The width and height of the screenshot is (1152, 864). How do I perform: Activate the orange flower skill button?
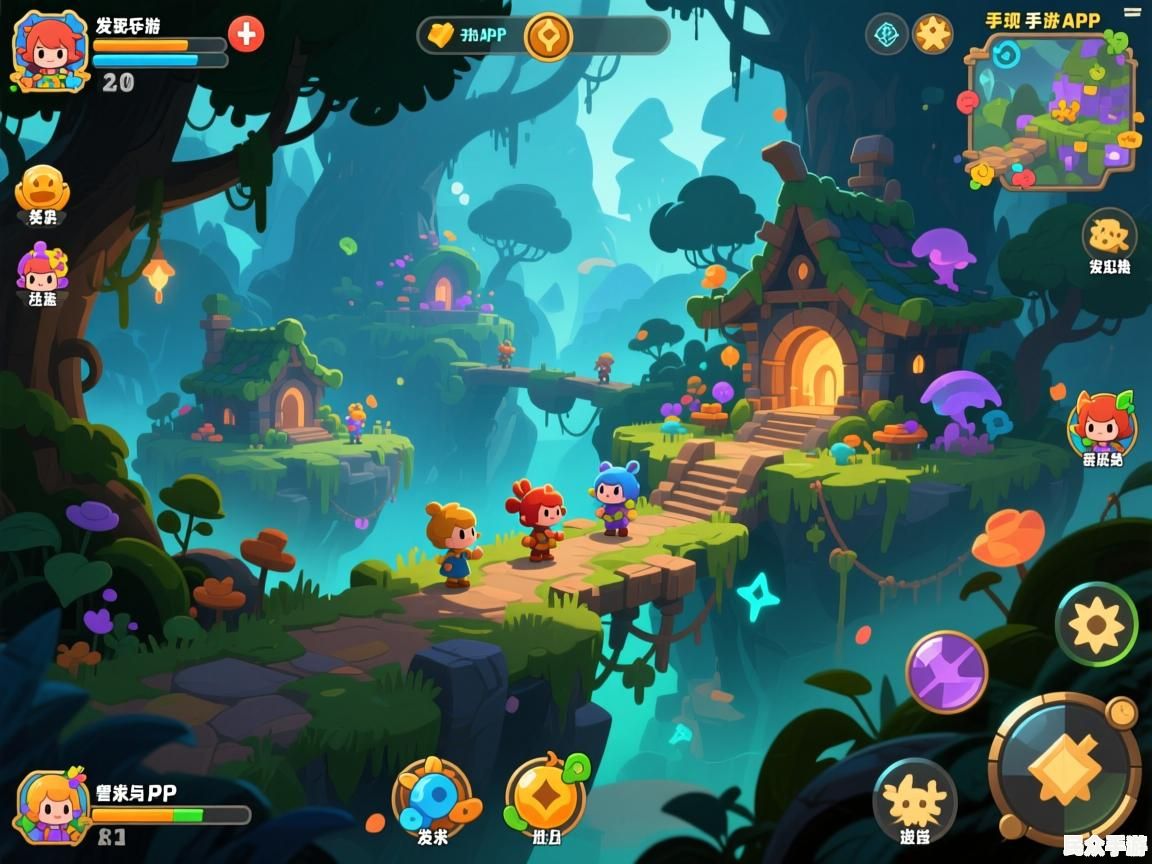point(1096,624)
